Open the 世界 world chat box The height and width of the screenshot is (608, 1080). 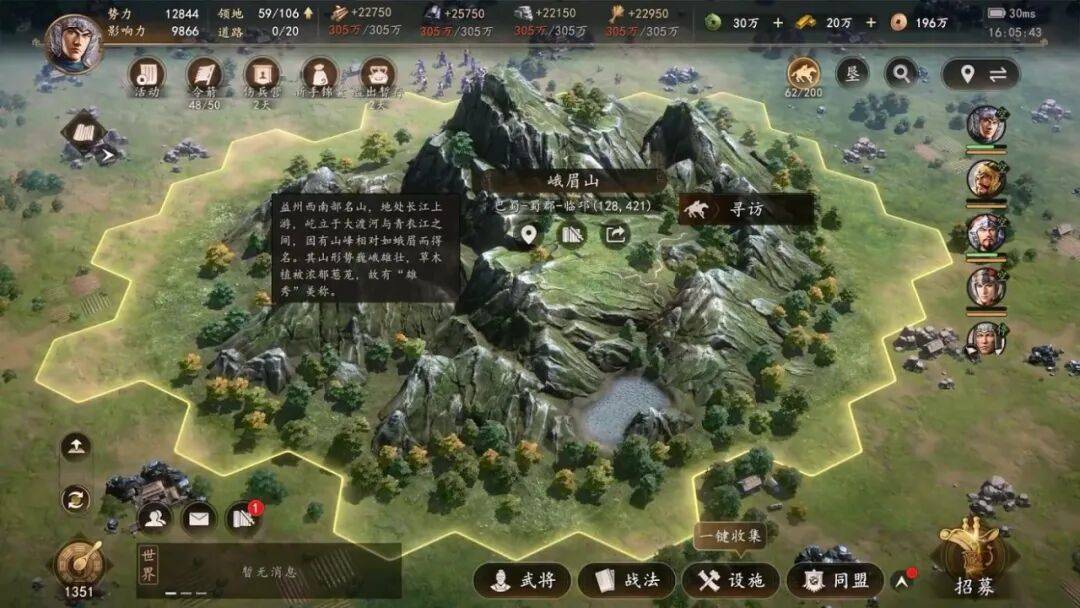tap(268, 571)
